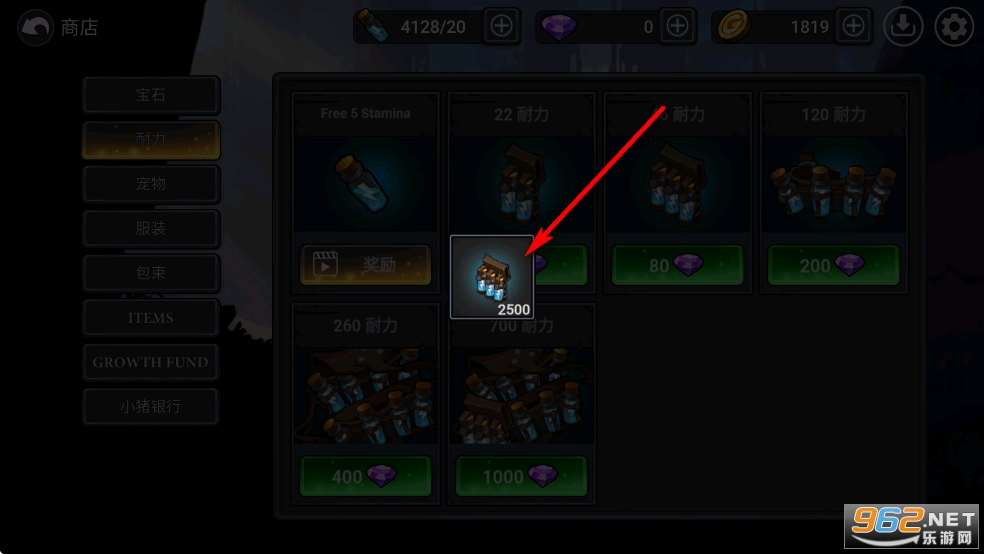The width and height of the screenshot is (984, 554).
Task: Click the download arrow icon
Action: point(904,27)
